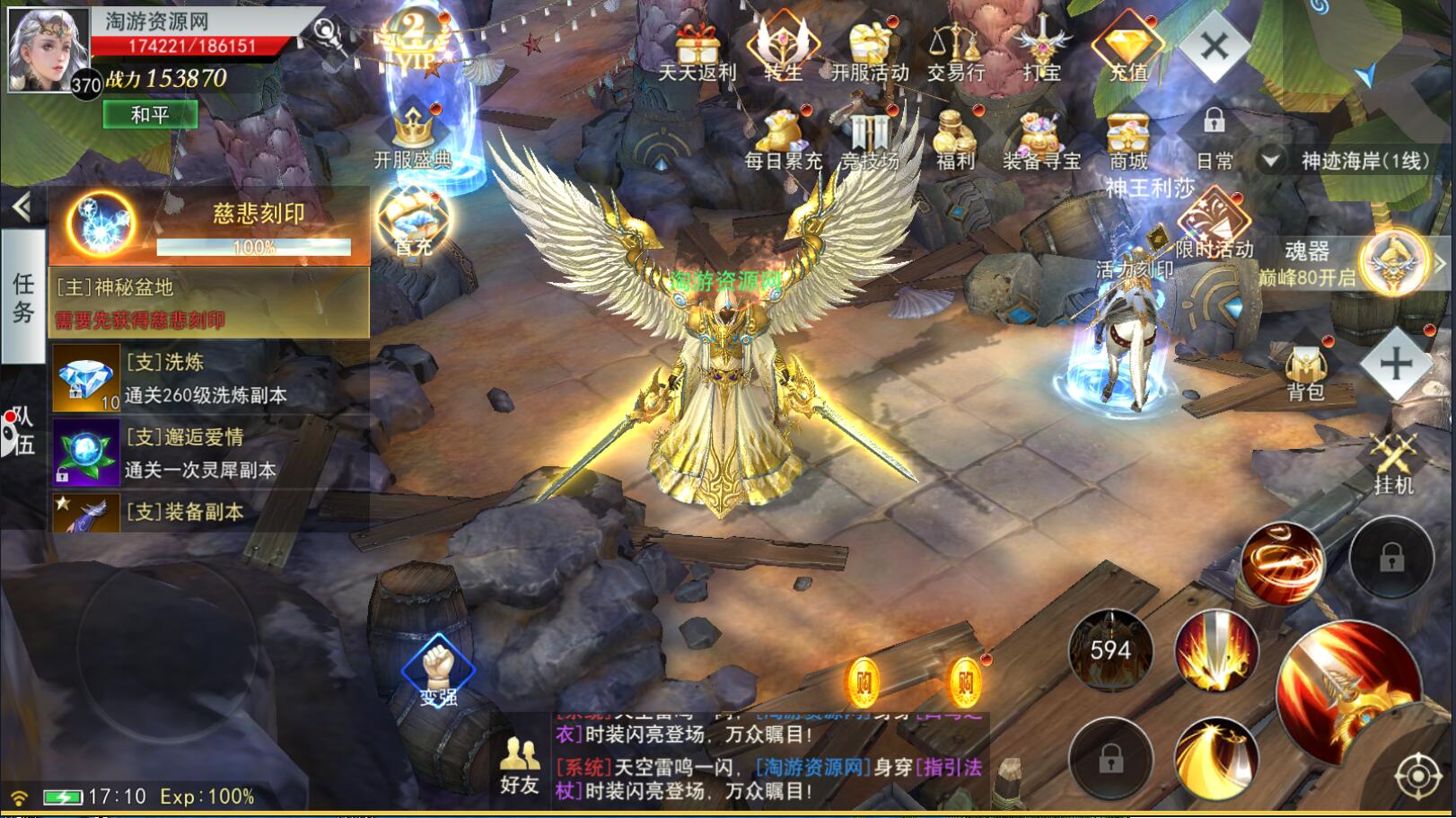
Task: Open the 好友 friends list
Action: click(x=519, y=766)
